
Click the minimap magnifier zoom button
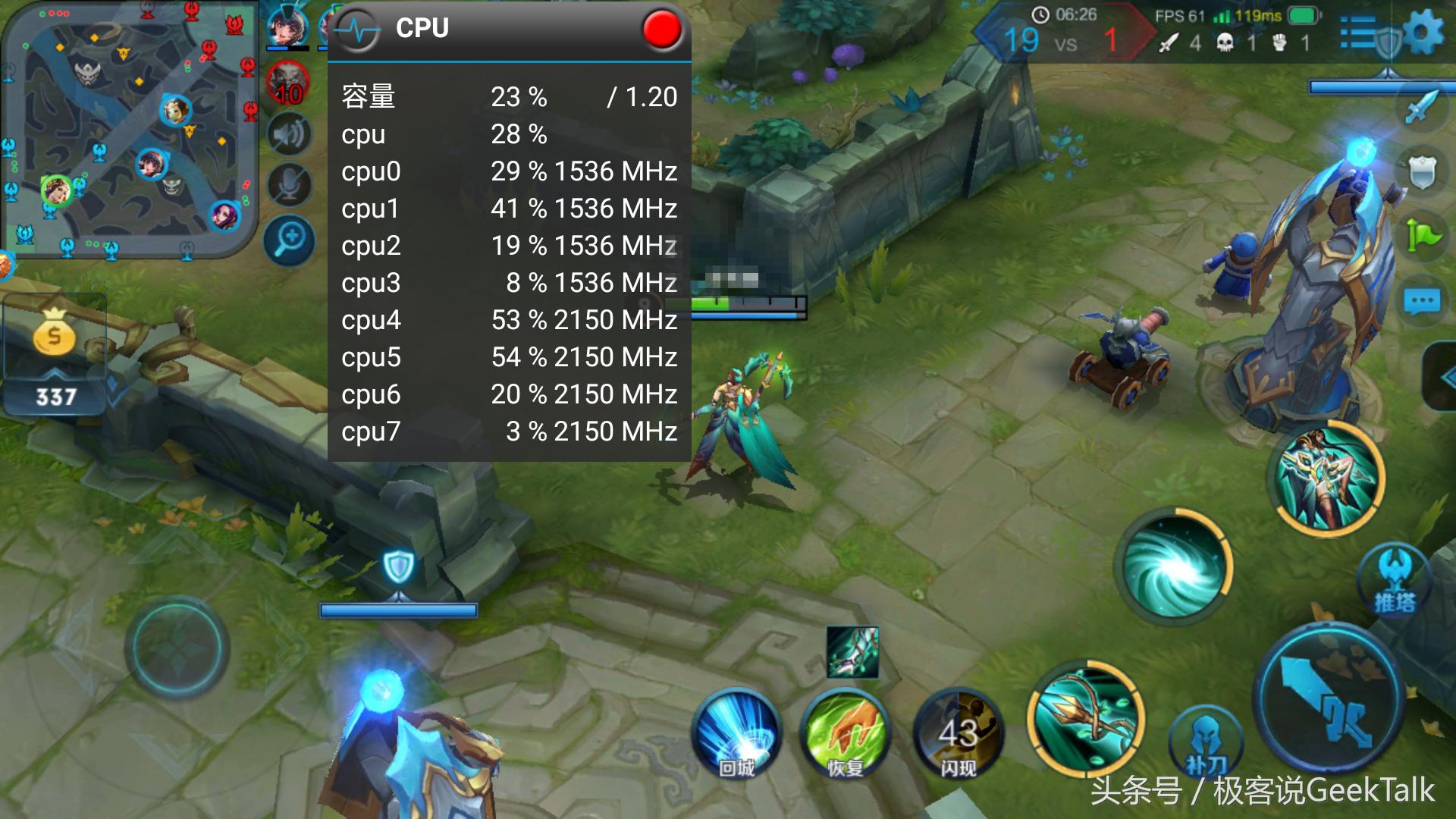(289, 240)
